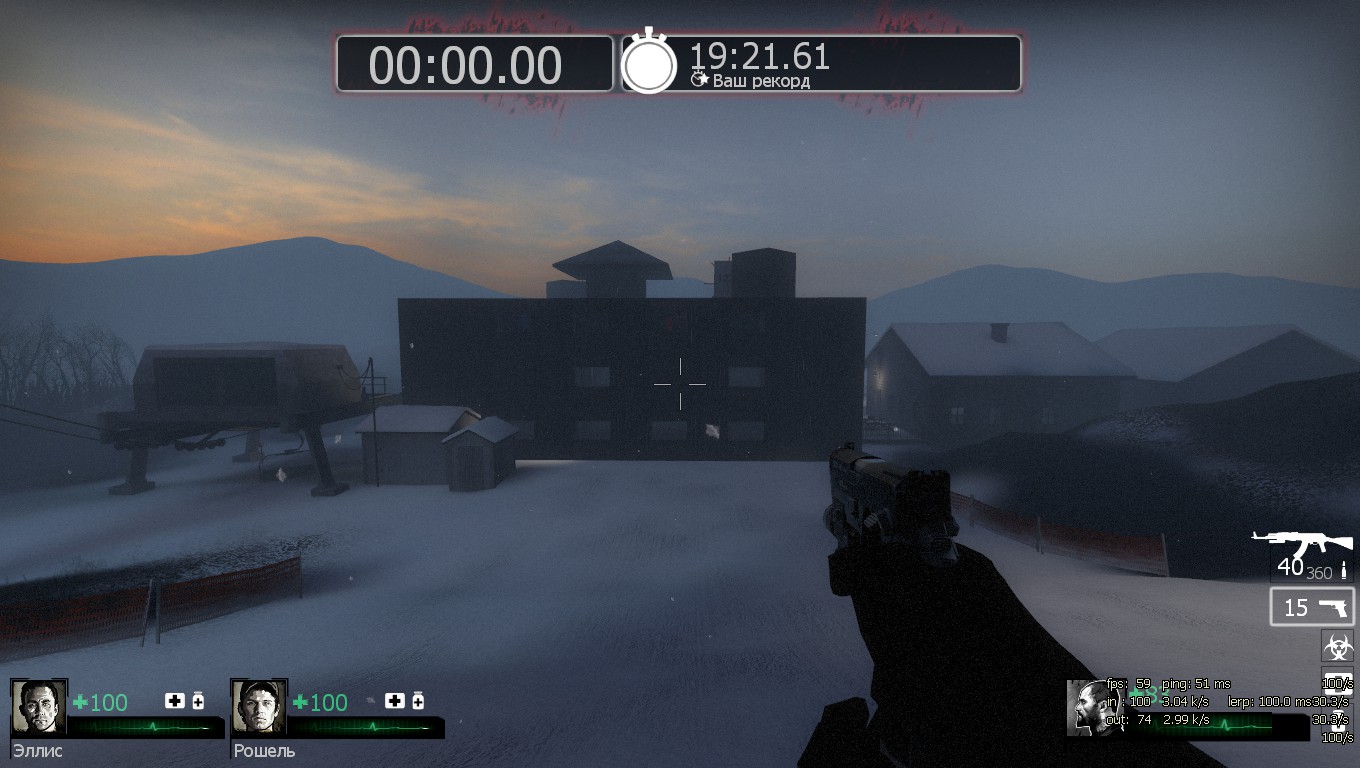Viewport: 1360px width, 768px height.
Task: Click Rochelle's pain pills icon
Action: pyautogui.click(x=418, y=701)
